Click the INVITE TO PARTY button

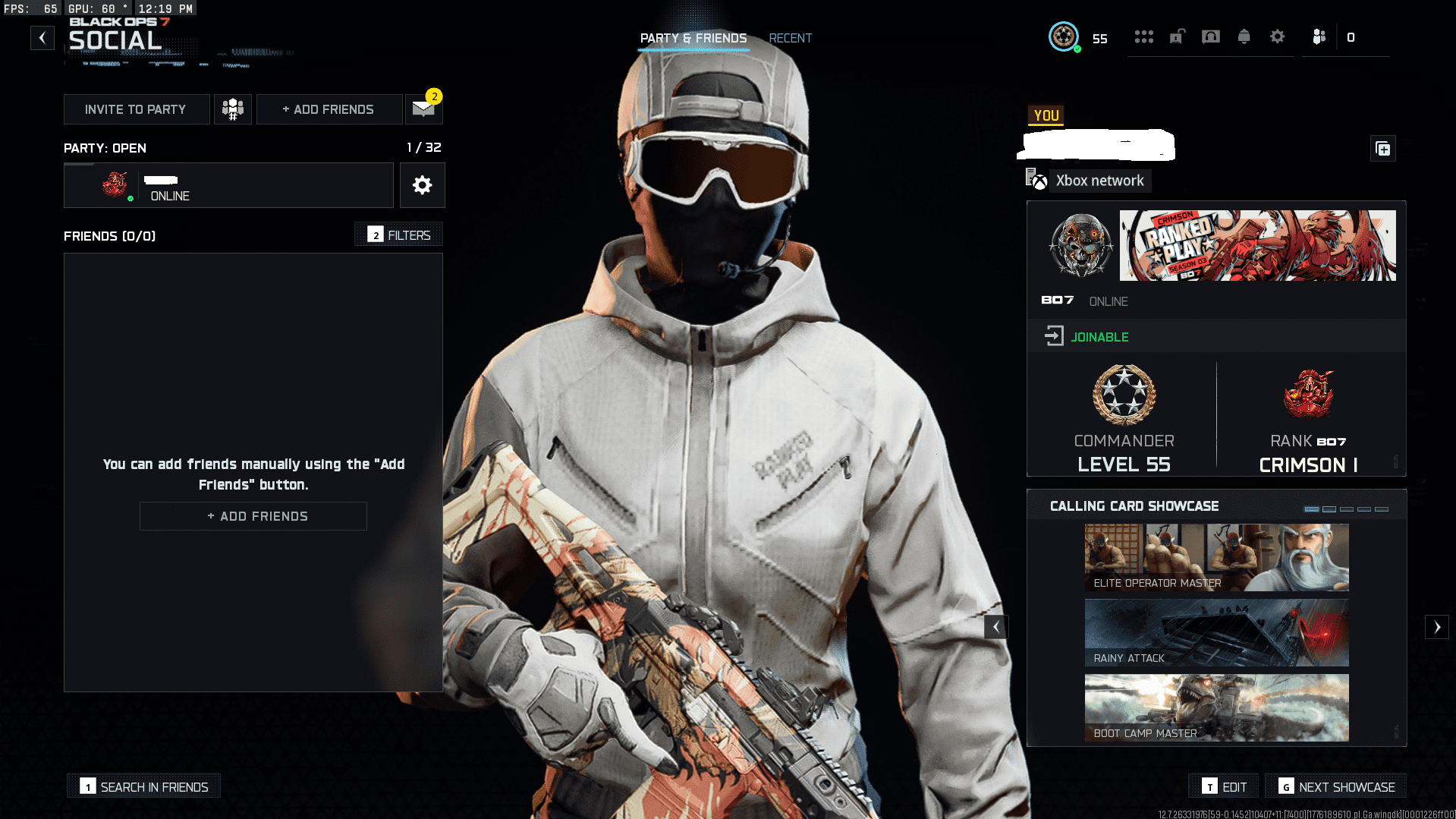click(137, 109)
